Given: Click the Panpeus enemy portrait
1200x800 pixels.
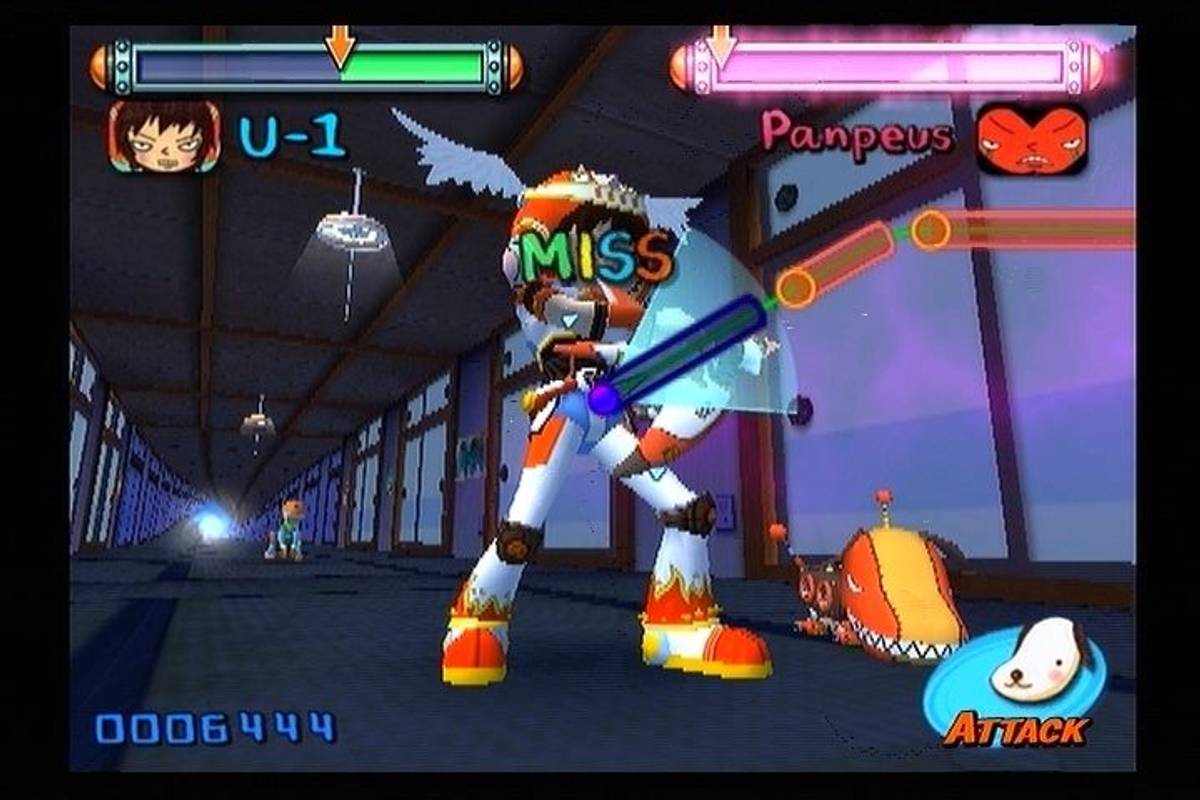Looking at the screenshot, I should [1031, 139].
